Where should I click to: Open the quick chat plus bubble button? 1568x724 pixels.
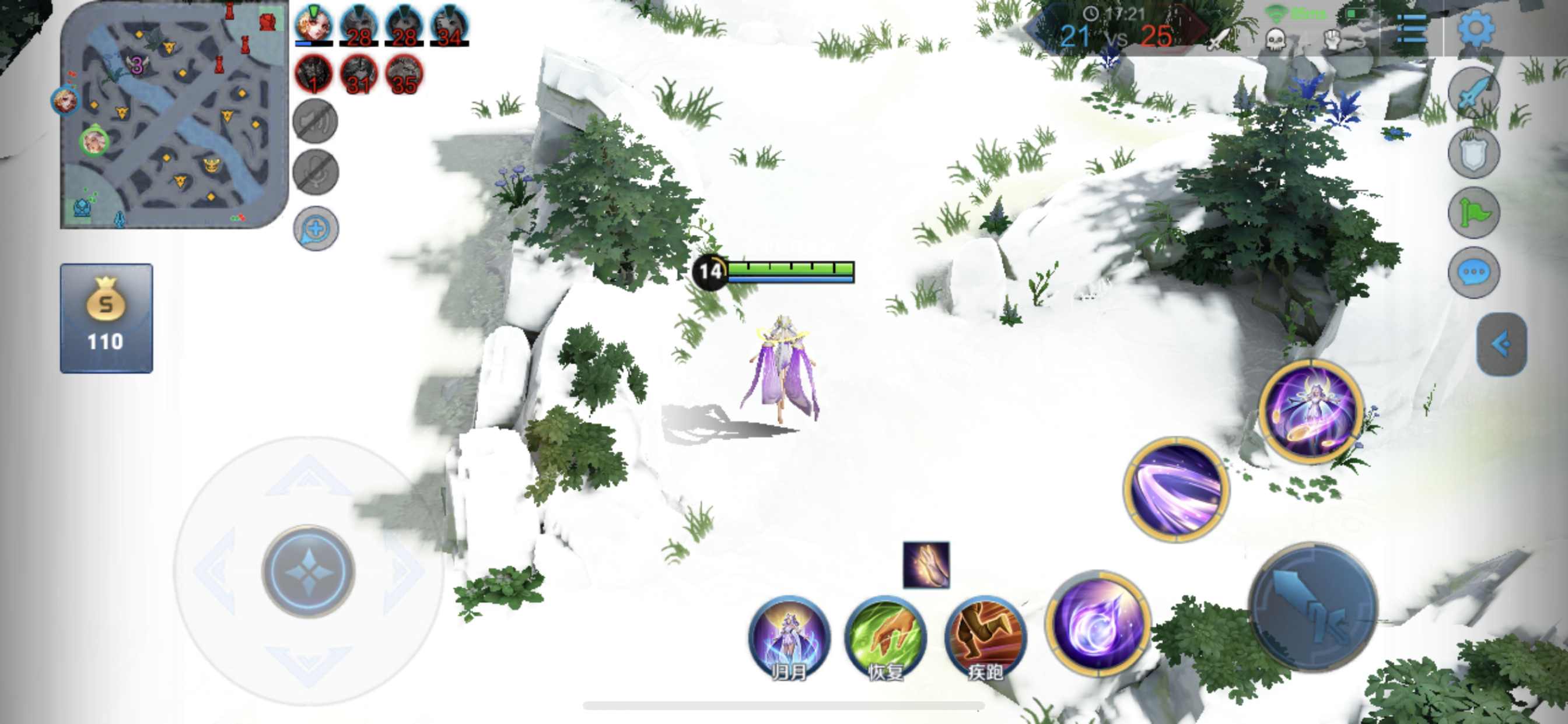coord(316,229)
